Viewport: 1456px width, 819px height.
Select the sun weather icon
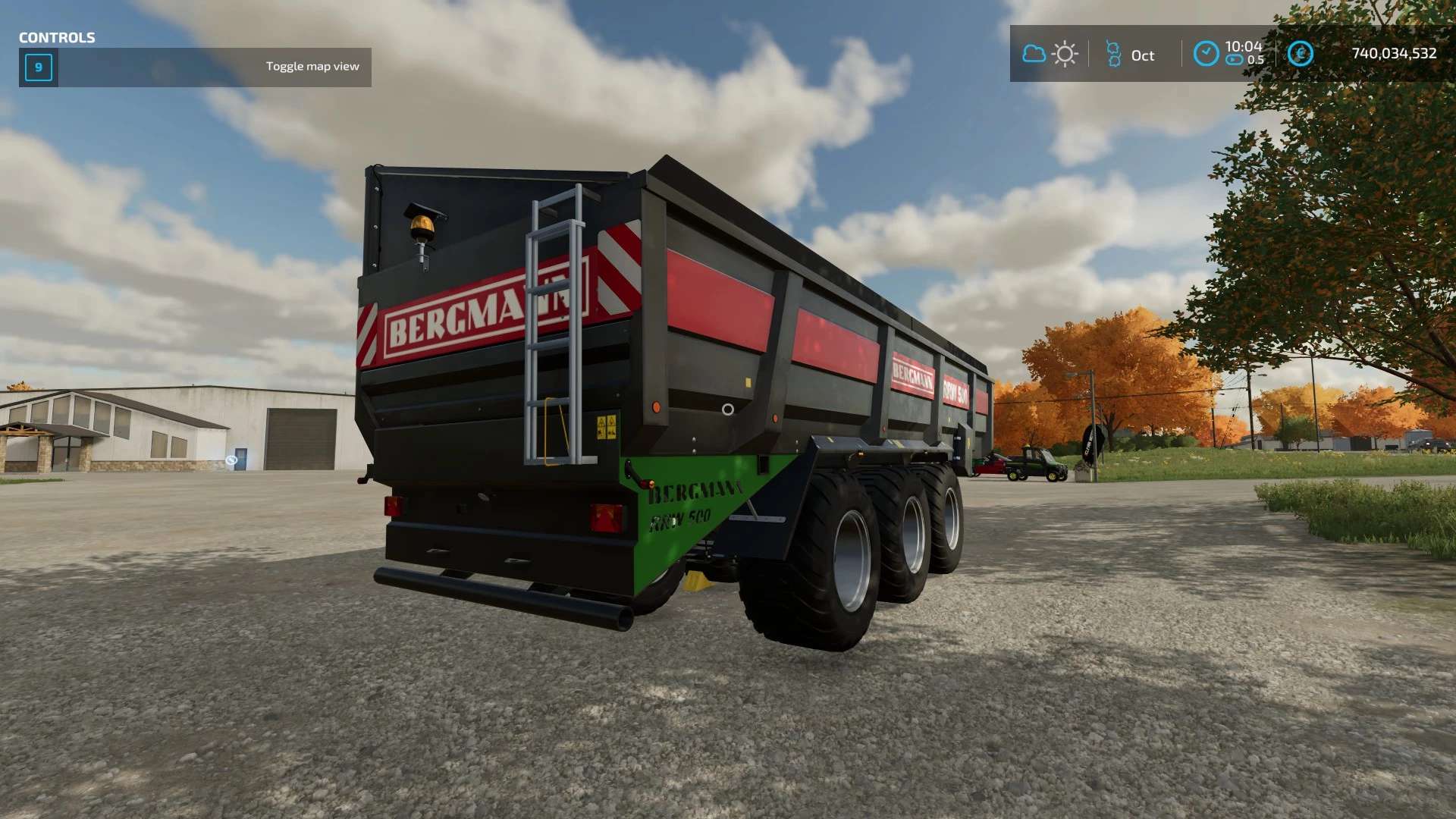[1065, 54]
